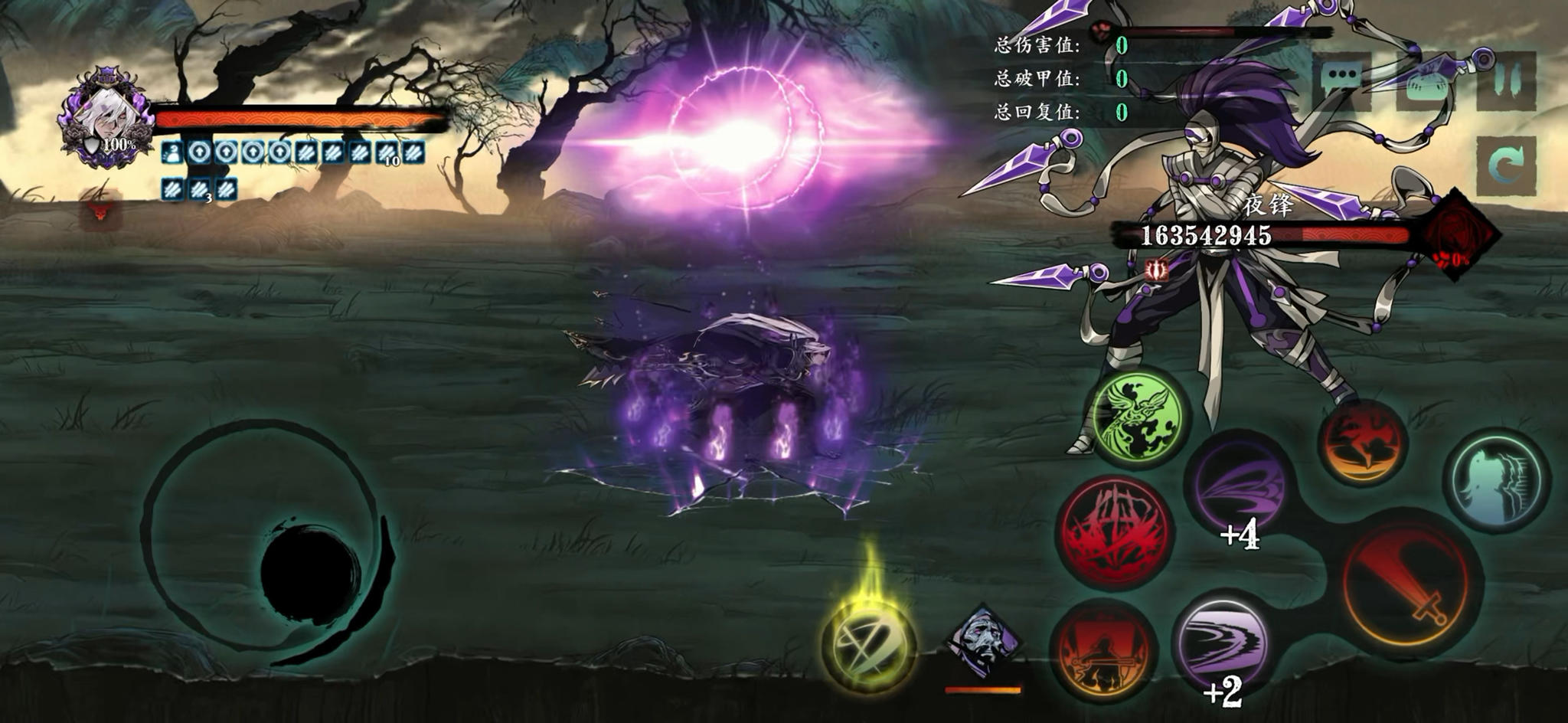Activate the green phoenix skill
1568x723 pixels.
click(1137, 418)
